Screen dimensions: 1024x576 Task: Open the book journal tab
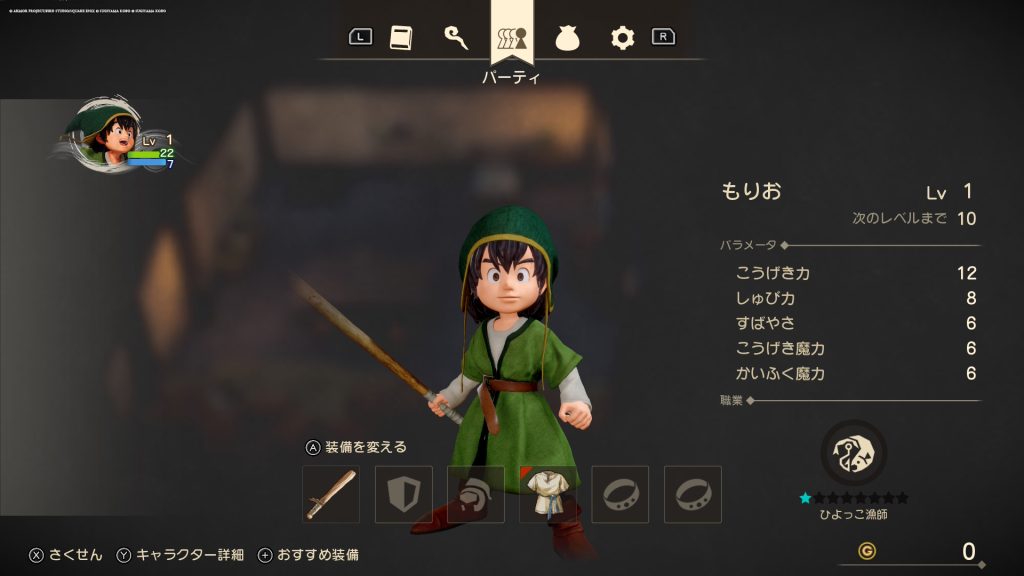[x=400, y=38]
